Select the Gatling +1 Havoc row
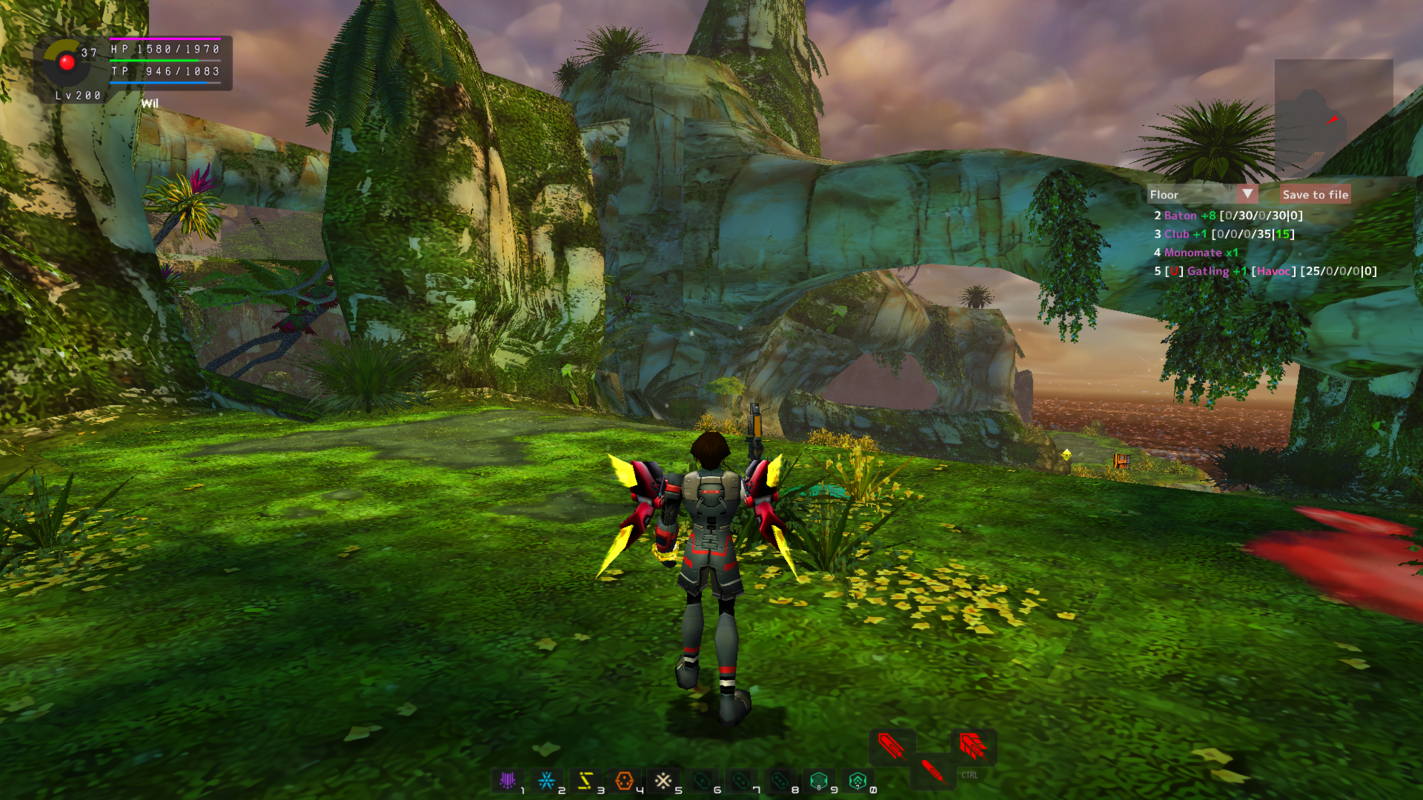This screenshot has width=1423, height=800. tap(1265, 271)
